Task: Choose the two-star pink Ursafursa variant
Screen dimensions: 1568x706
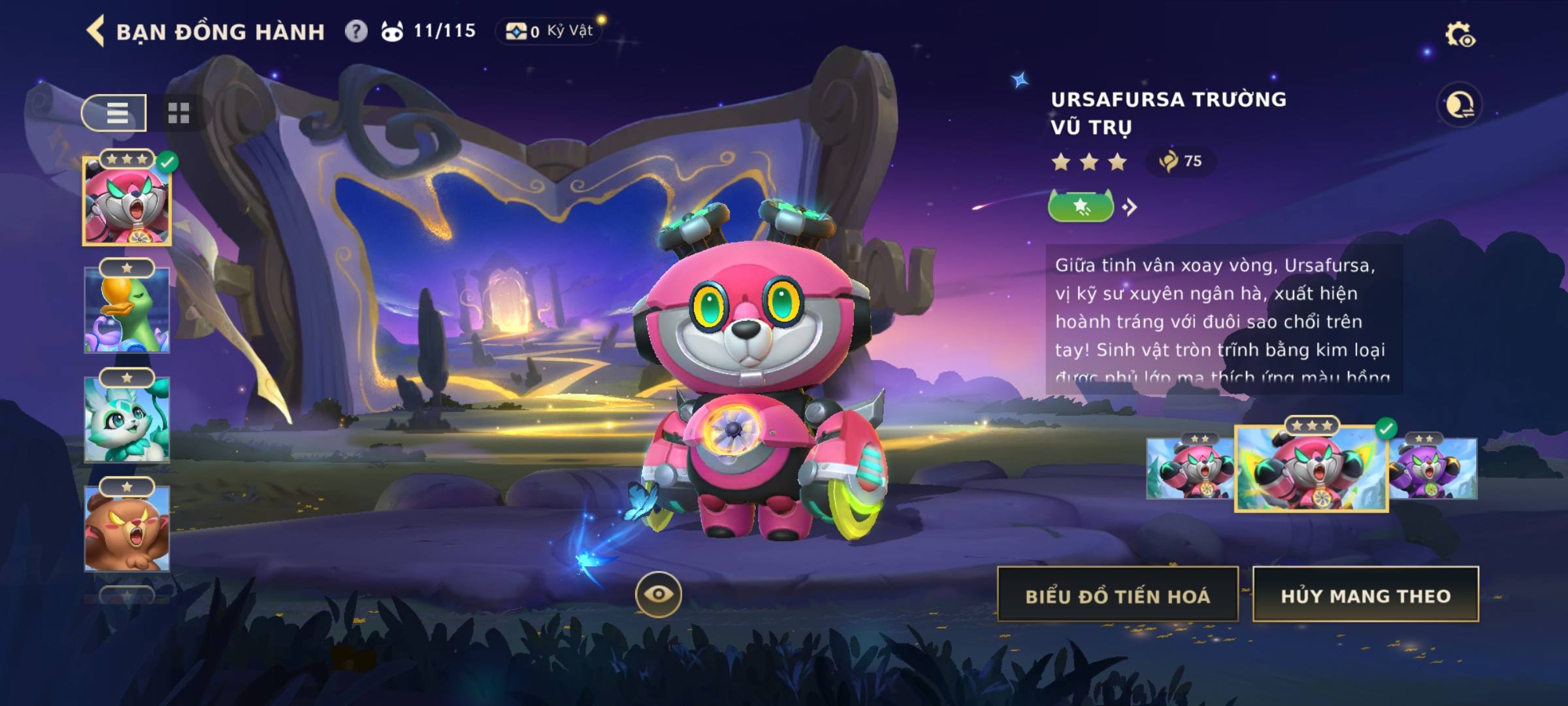Action: pyautogui.click(x=1189, y=469)
